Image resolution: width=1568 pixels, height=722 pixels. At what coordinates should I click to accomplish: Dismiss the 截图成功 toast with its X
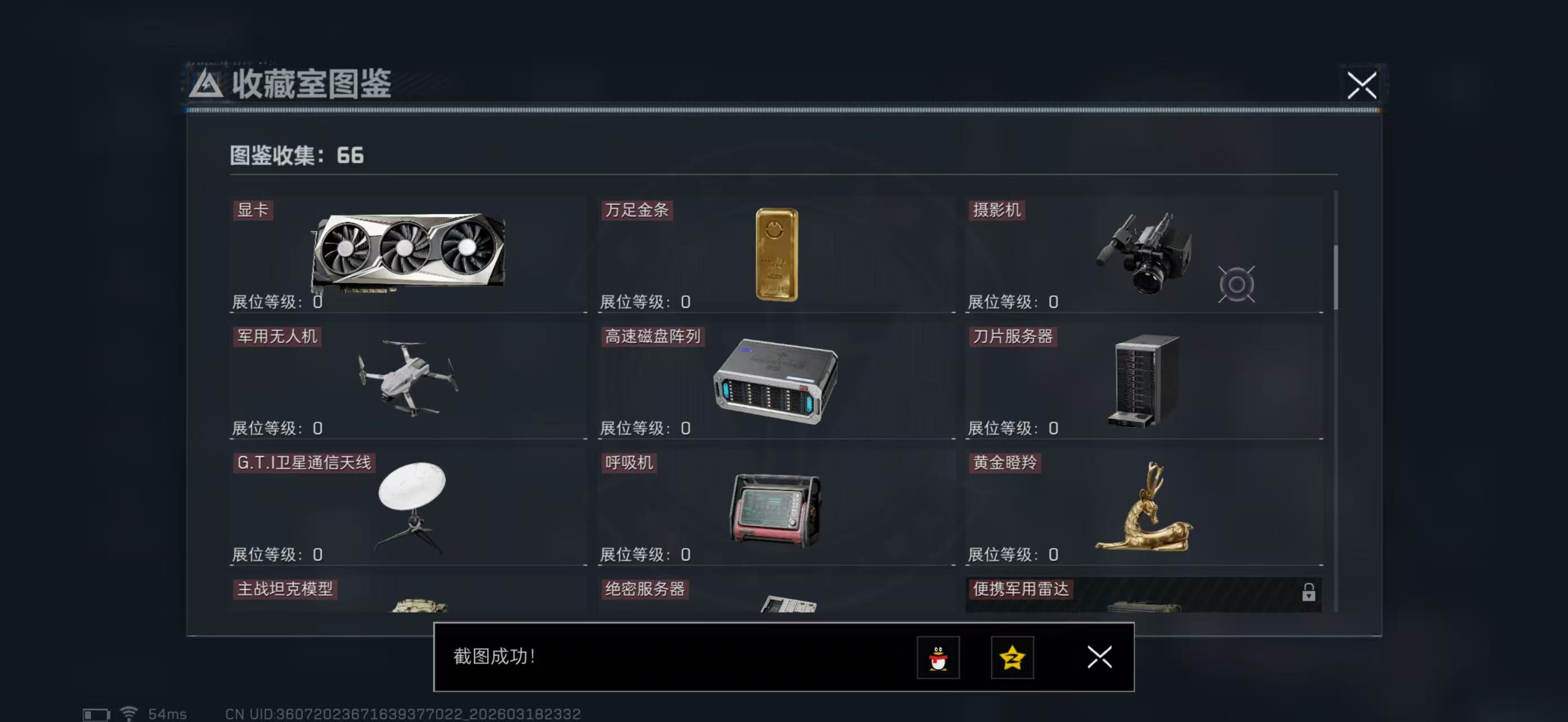tap(1099, 658)
